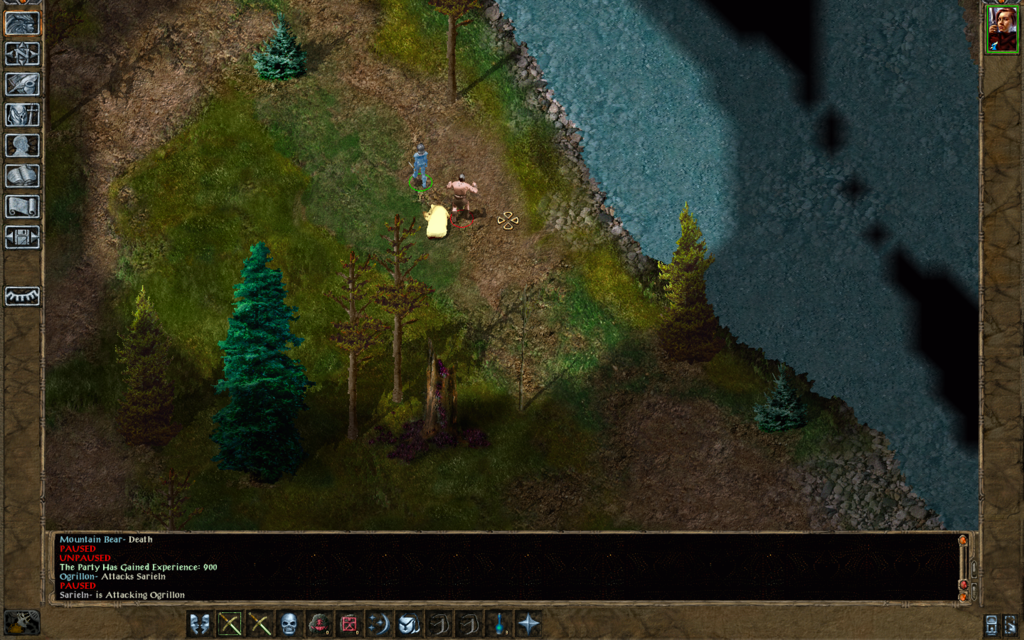The height and width of the screenshot is (640, 1024).
Task: Select the party member portrait
Action: click(x=1001, y=29)
